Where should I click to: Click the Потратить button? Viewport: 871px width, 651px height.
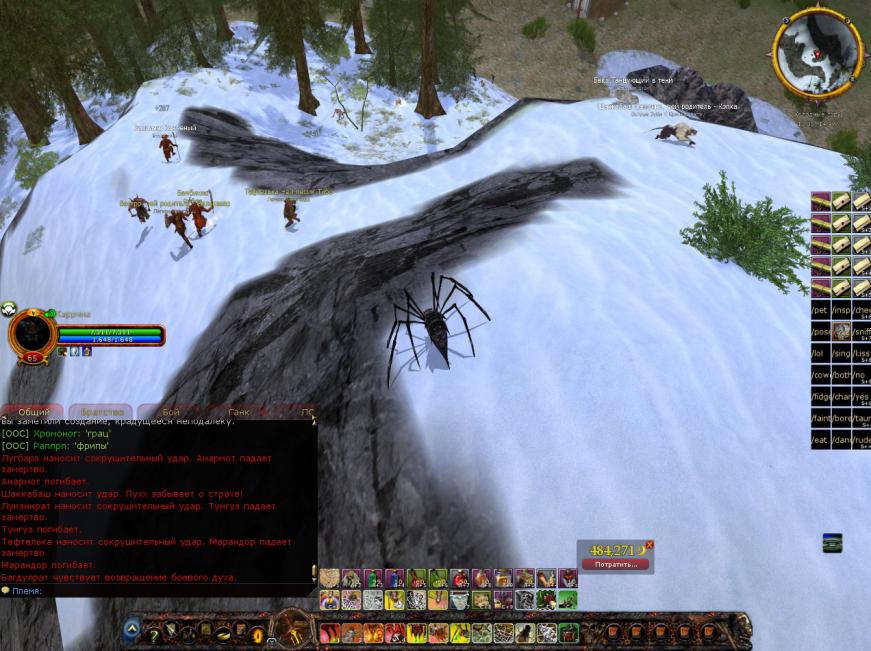pyautogui.click(x=615, y=564)
